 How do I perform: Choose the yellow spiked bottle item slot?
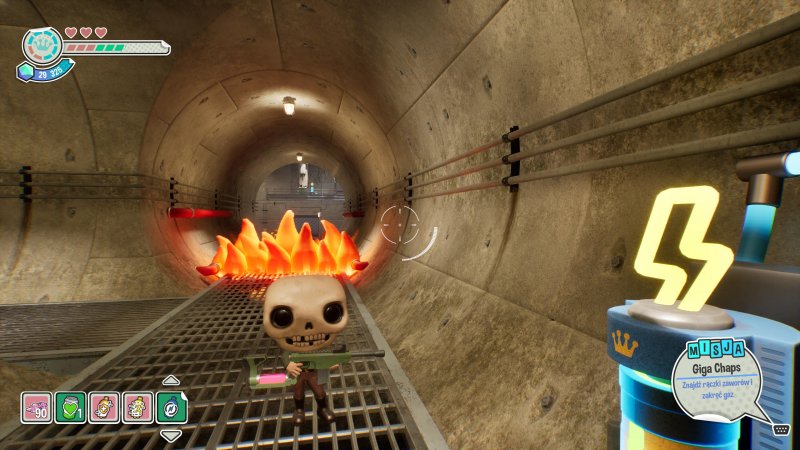(138, 407)
